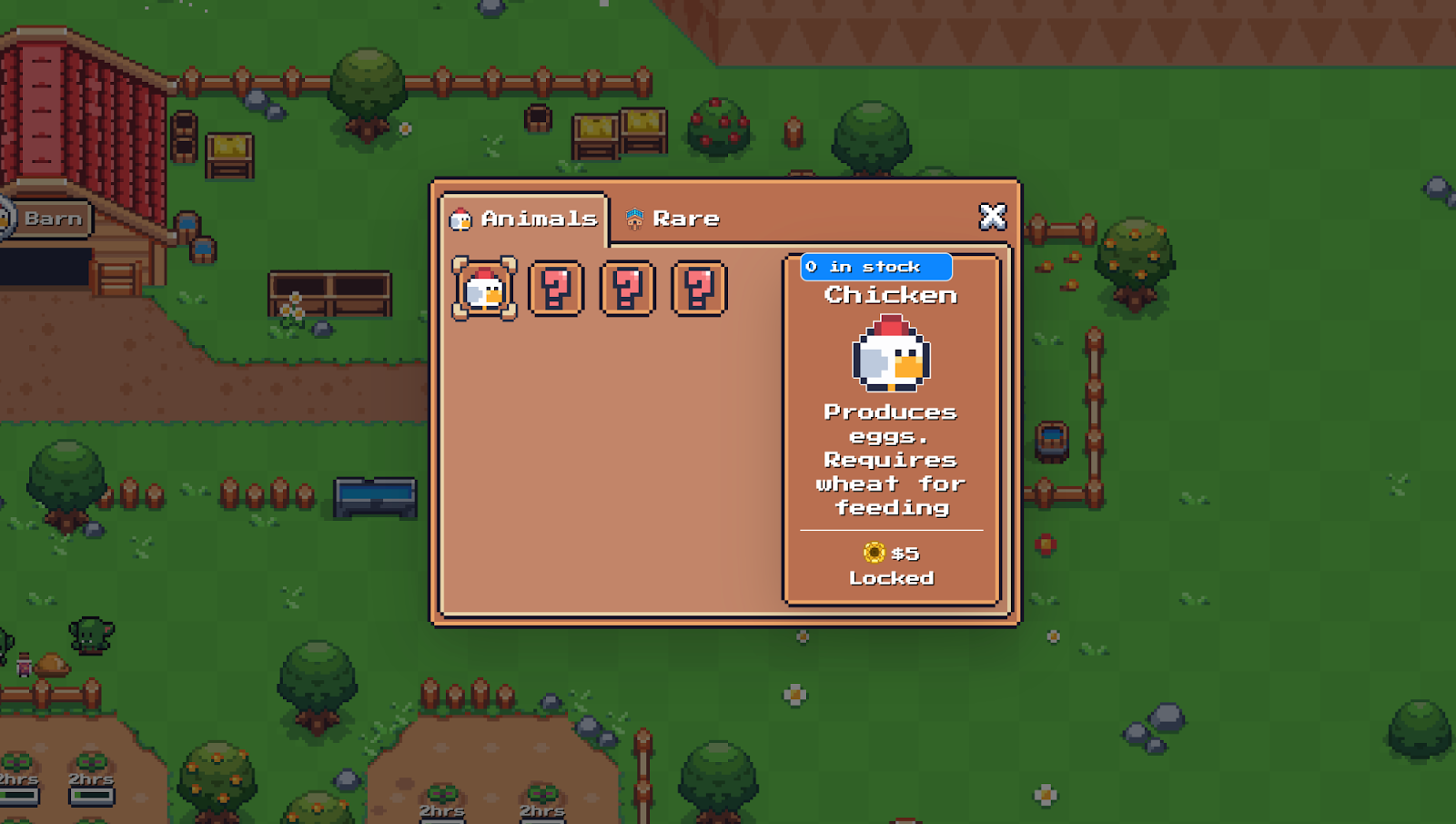1456x824 pixels.
Task: Click the first question-mark mystery animal slot
Action: click(555, 290)
